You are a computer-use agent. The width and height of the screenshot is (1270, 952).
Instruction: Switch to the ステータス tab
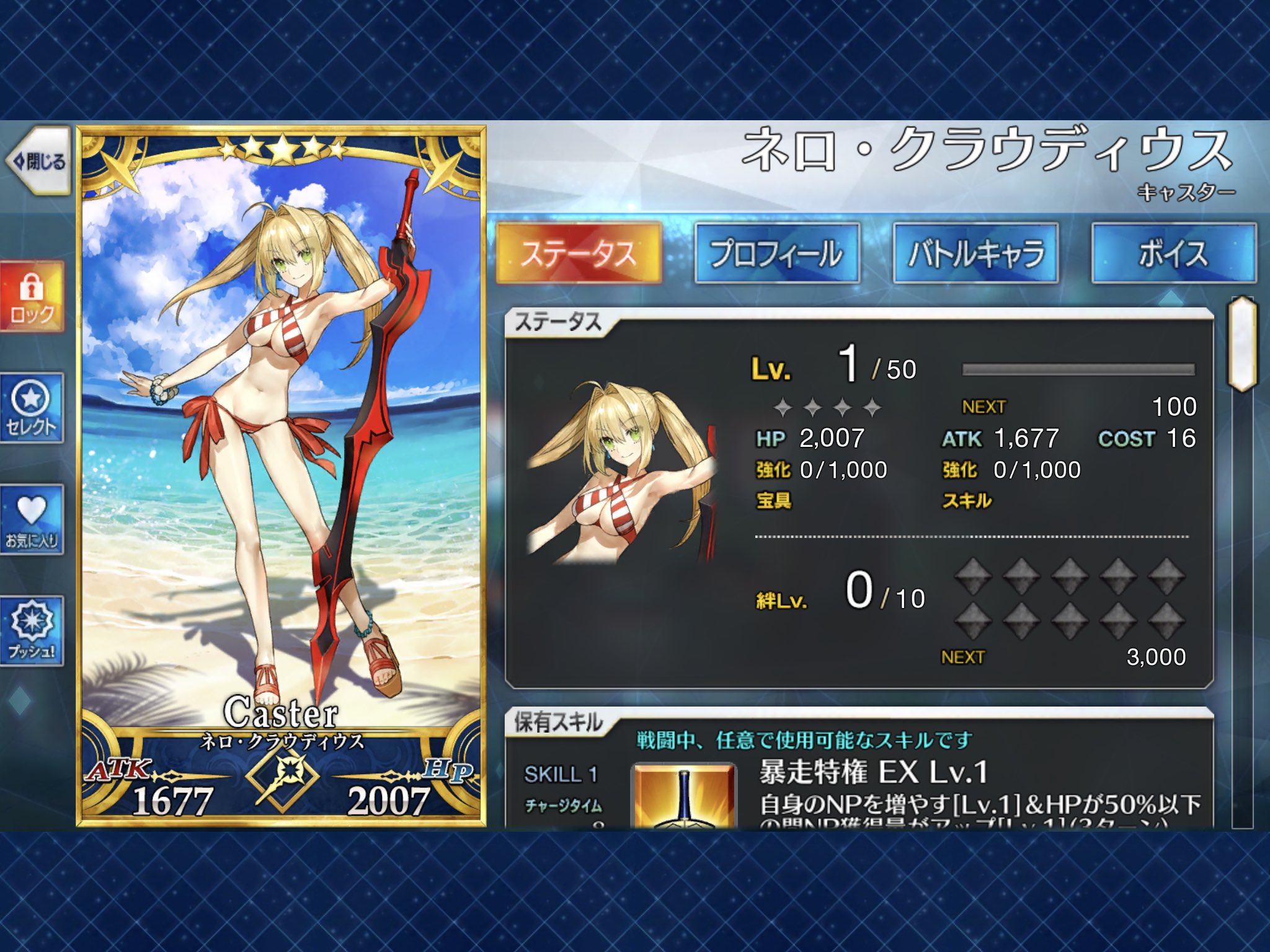pos(579,253)
